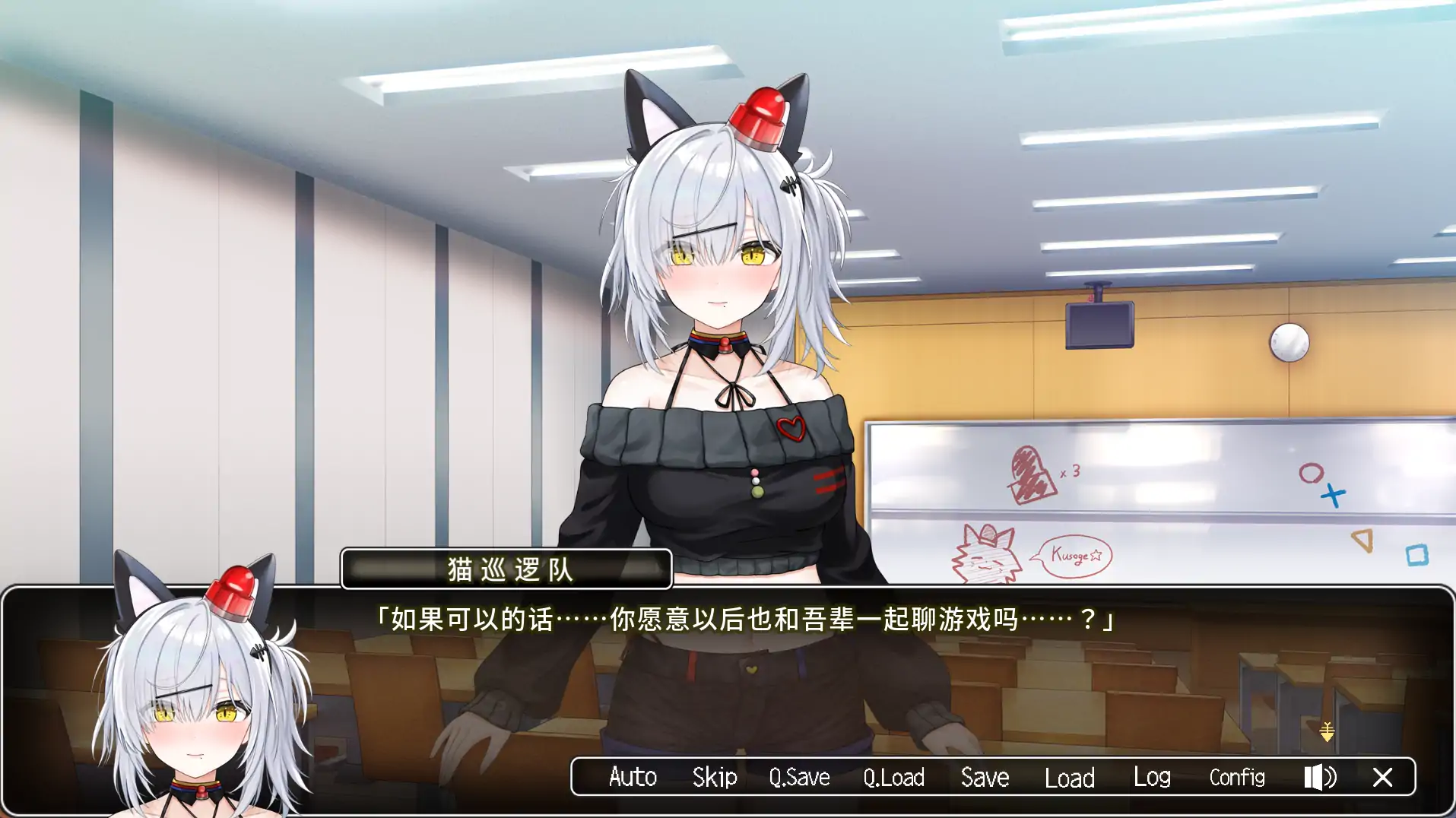Screen dimensions: 1456x818
Task: Hide the quick menu bar with the X icon
Action: [1383, 777]
